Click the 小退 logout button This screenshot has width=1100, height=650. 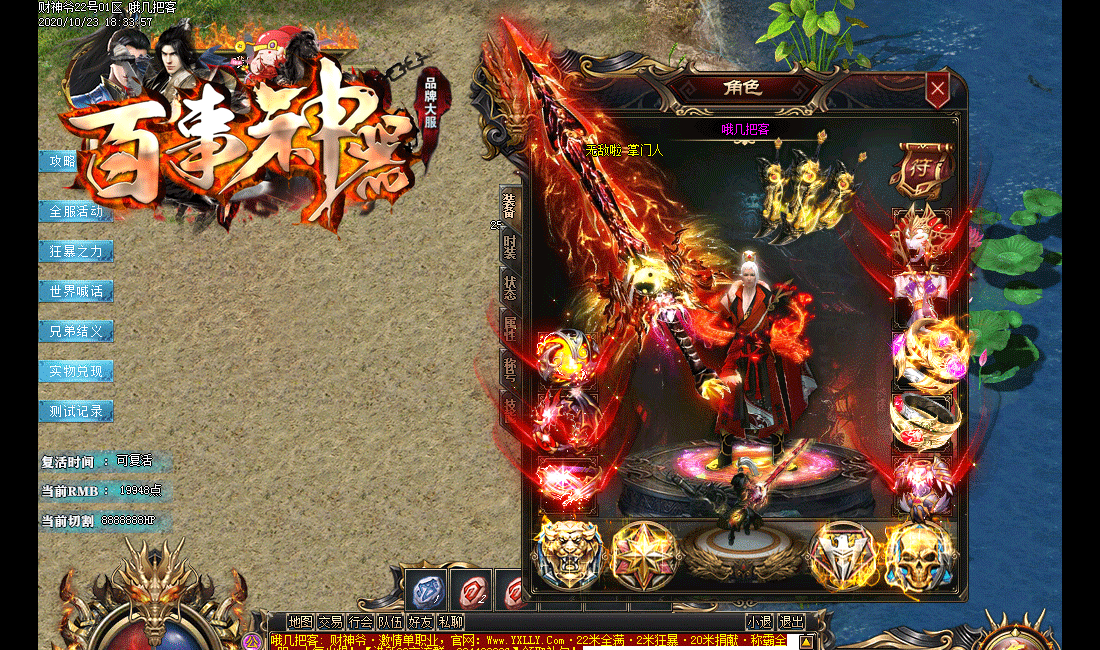coord(759,622)
